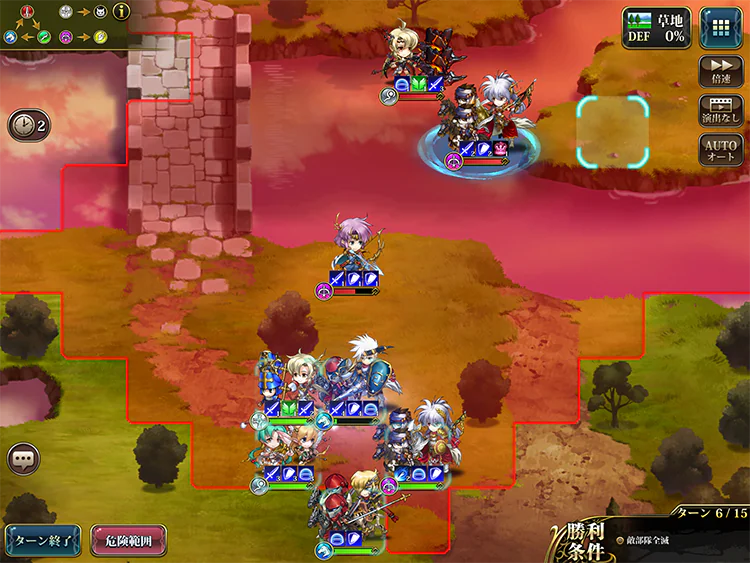Open the grid menu button
750x563 pixels.
(720, 27)
